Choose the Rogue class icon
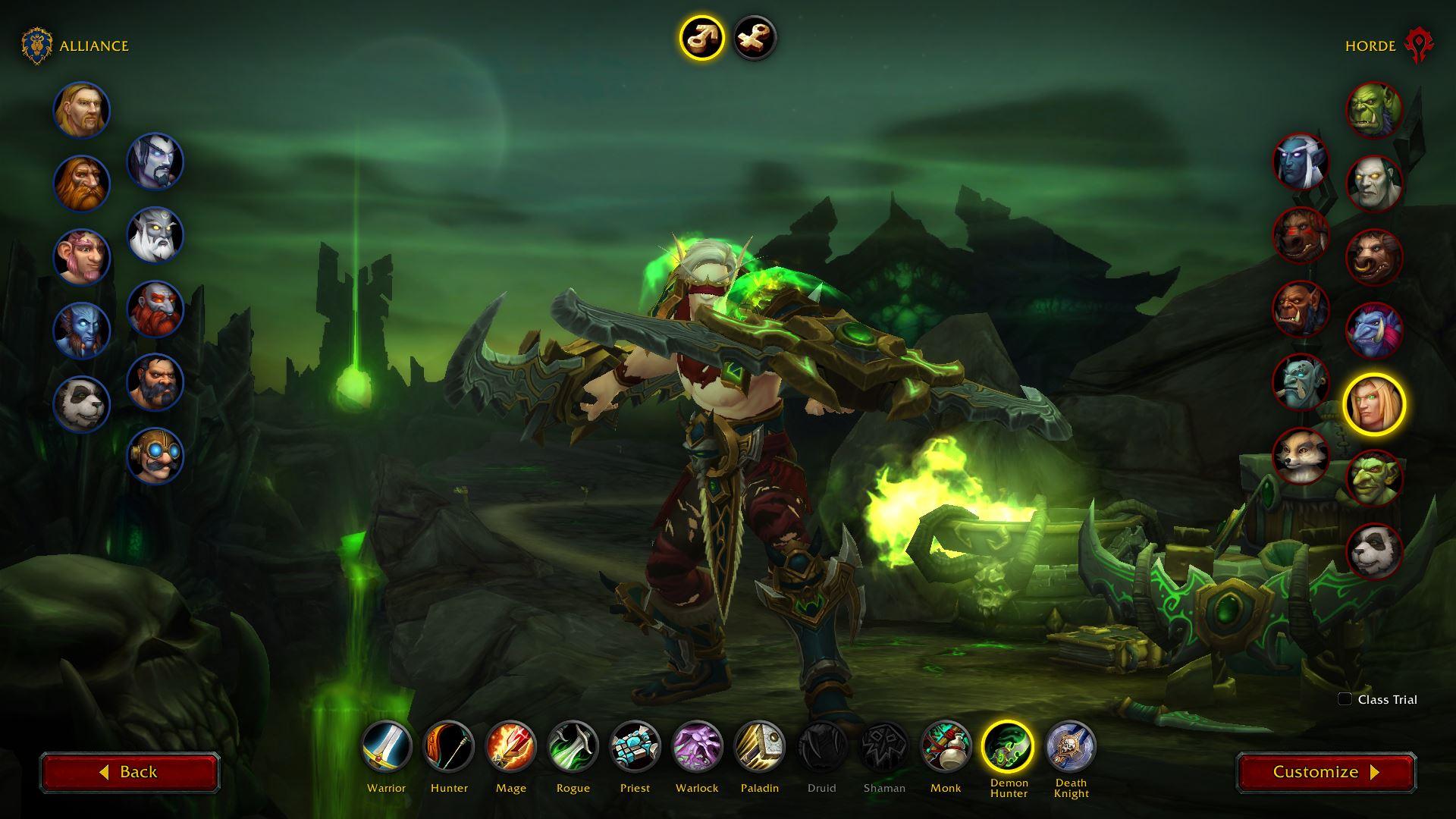The height and width of the screenshot is (819, 1456). [573, 746]
